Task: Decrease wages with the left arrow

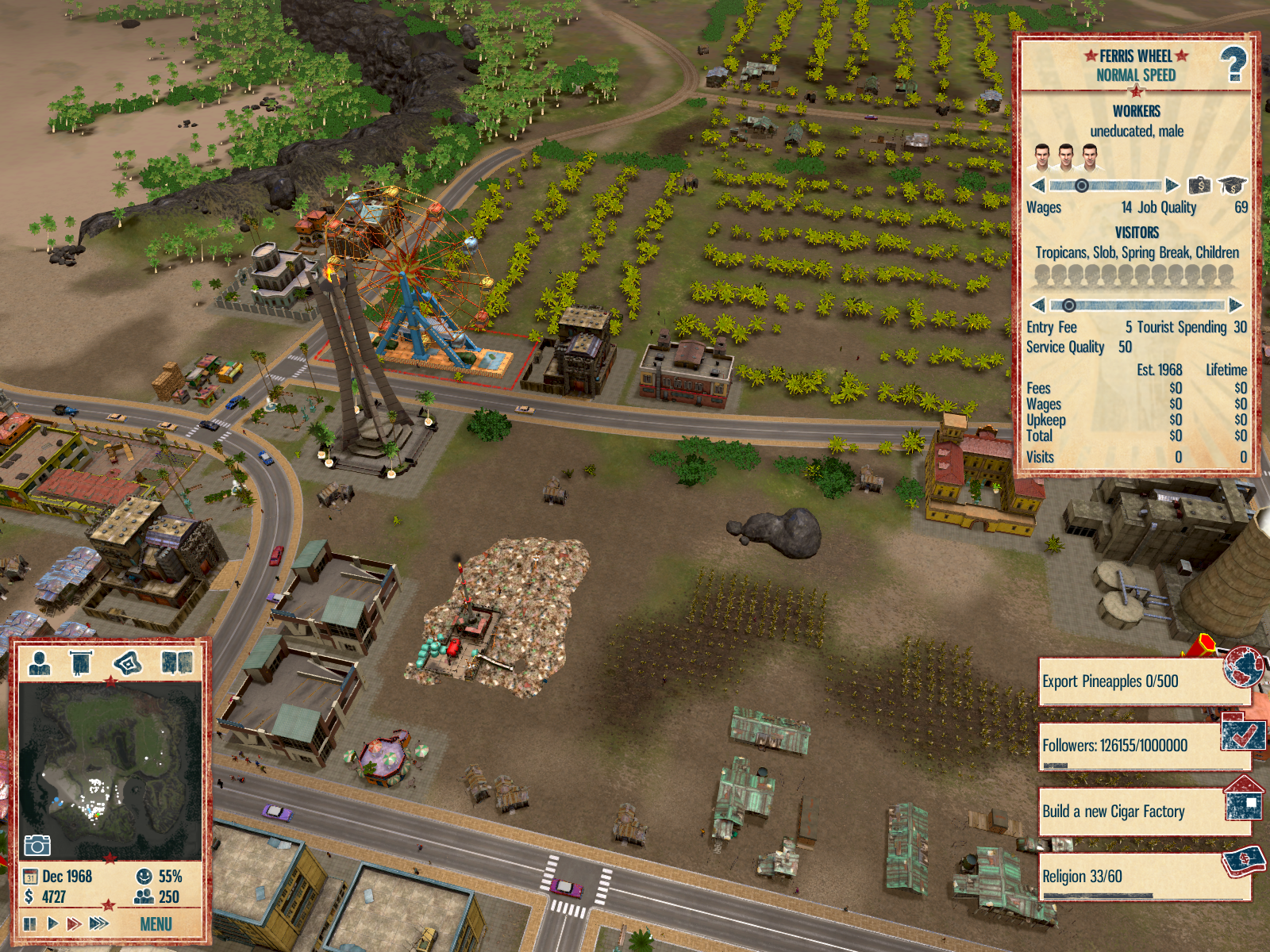Action: [1038, 186]
